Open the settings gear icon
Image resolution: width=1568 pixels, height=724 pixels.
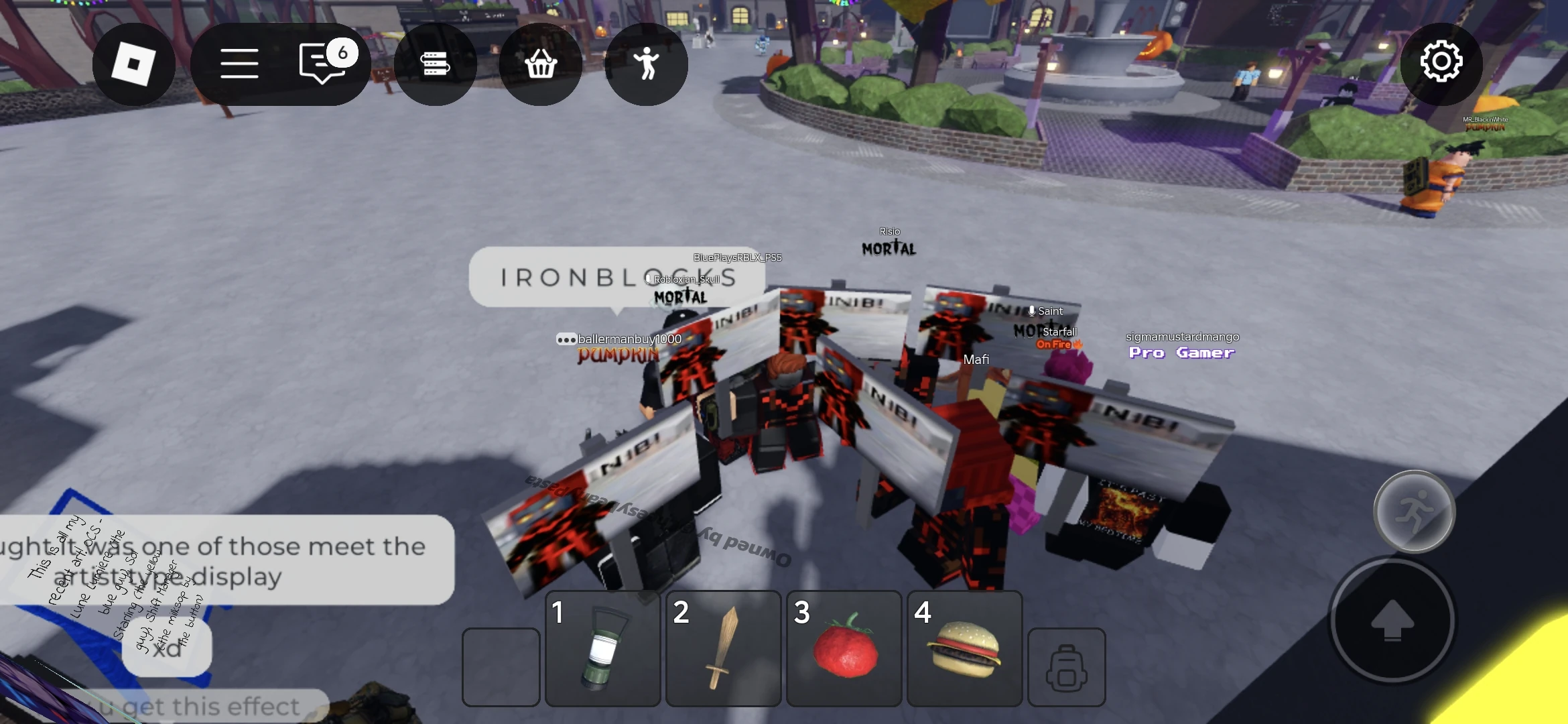tap(1442, 62)
